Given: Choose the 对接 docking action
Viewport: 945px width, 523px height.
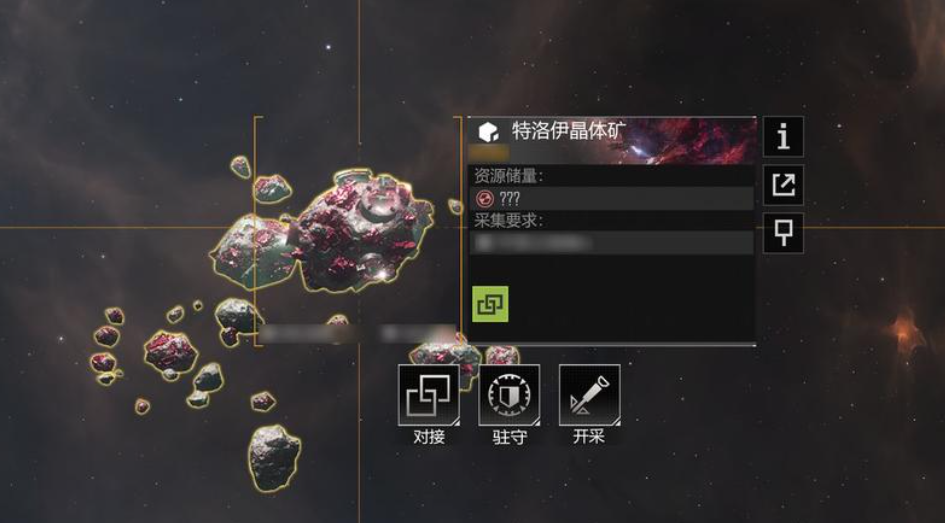Looking at the screenshot, I should click(429, 396).
